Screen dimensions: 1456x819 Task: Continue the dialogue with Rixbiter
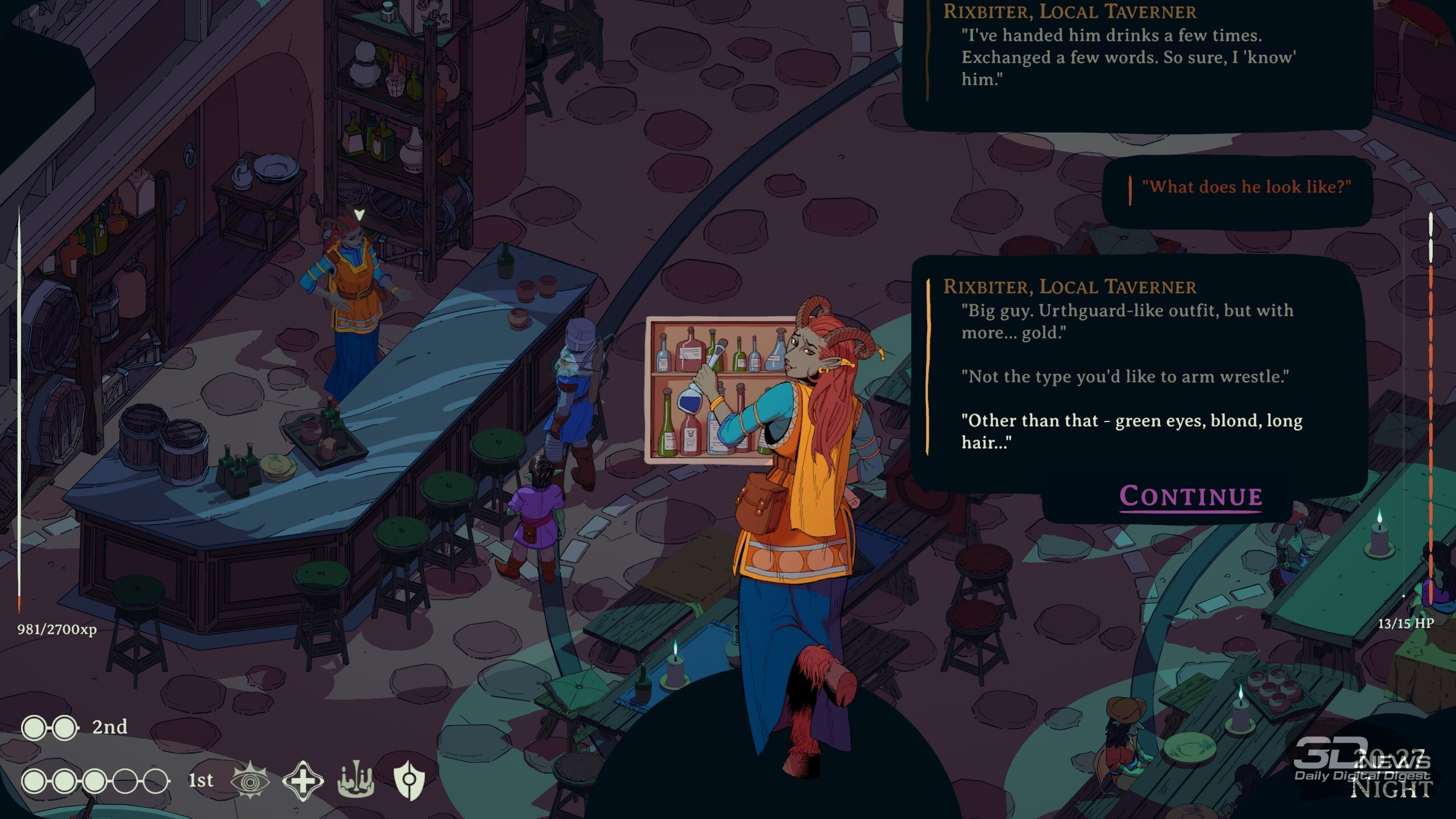point(1190,497)
